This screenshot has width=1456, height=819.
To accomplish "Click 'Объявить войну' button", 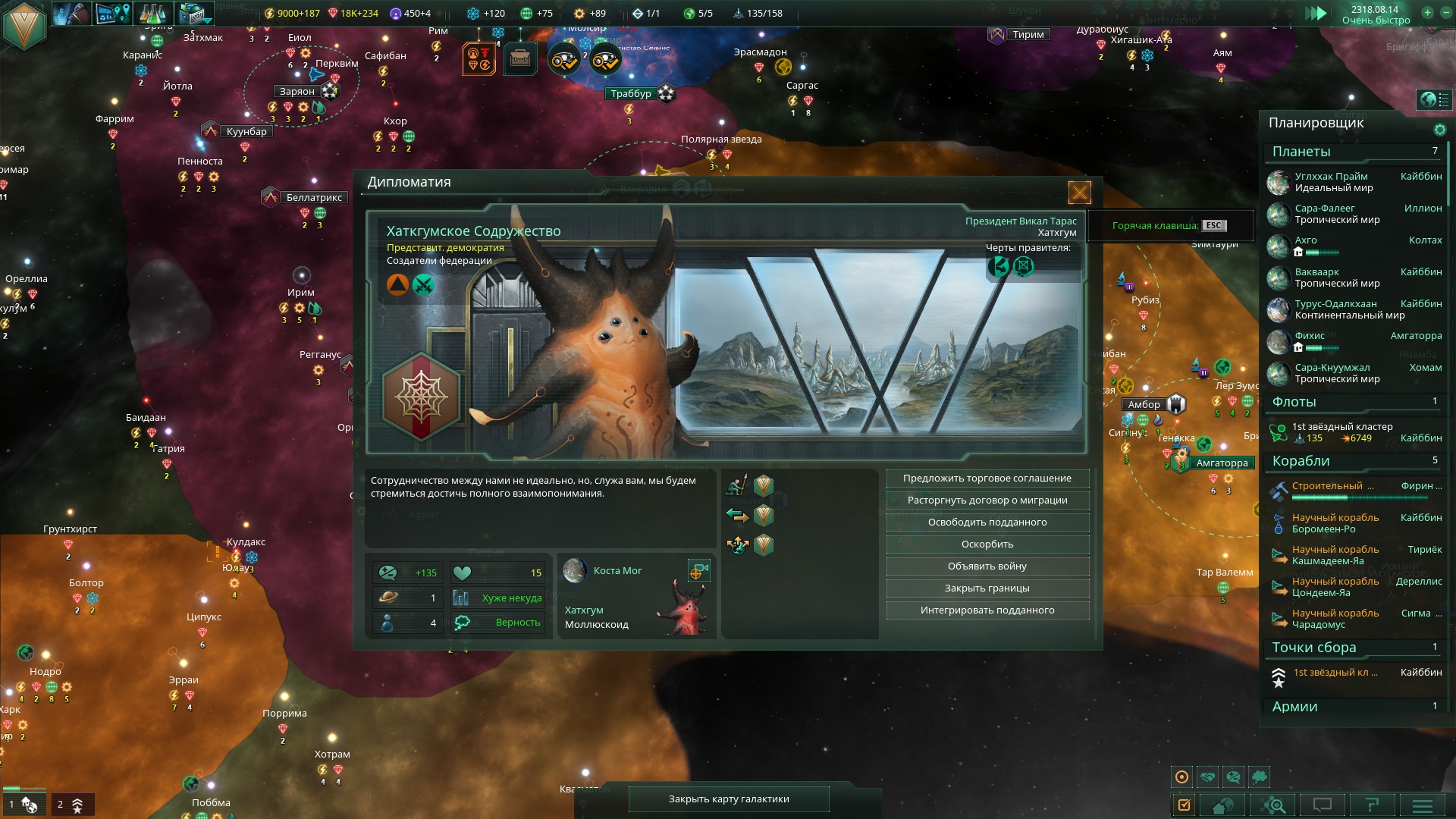I will [987, 566].
